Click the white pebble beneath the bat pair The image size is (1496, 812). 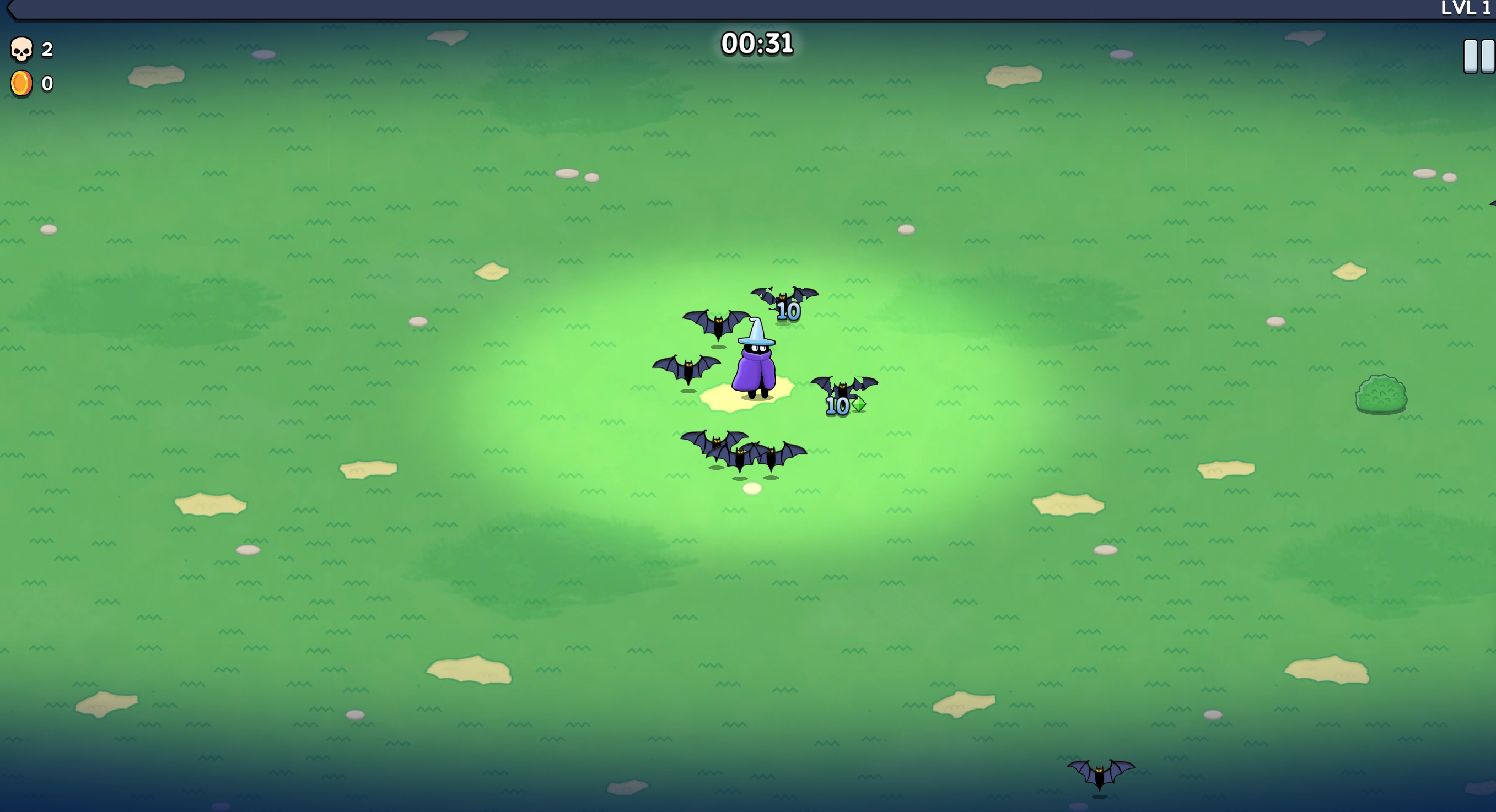(x=752, y=489)
